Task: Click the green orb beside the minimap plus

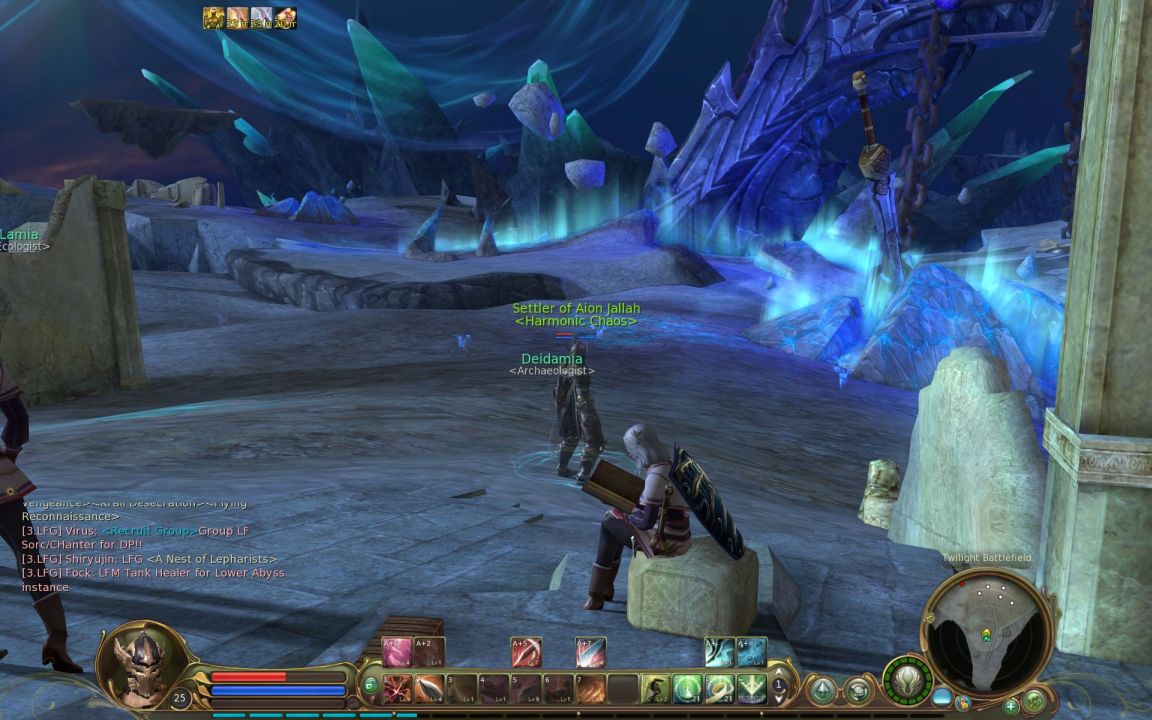Action: [x=1034, y=702]
